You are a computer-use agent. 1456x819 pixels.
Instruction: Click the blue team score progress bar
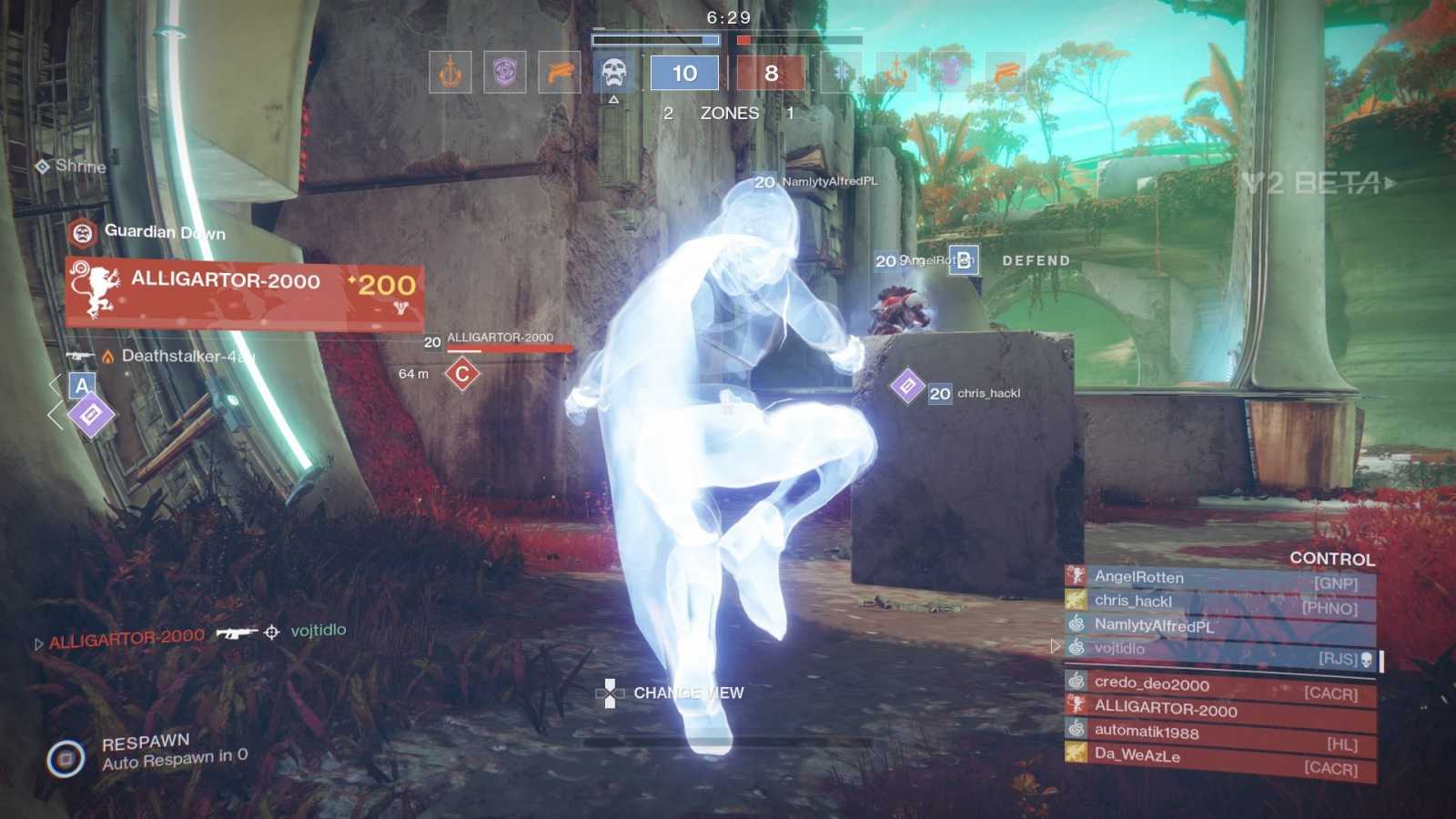(653, 40)
